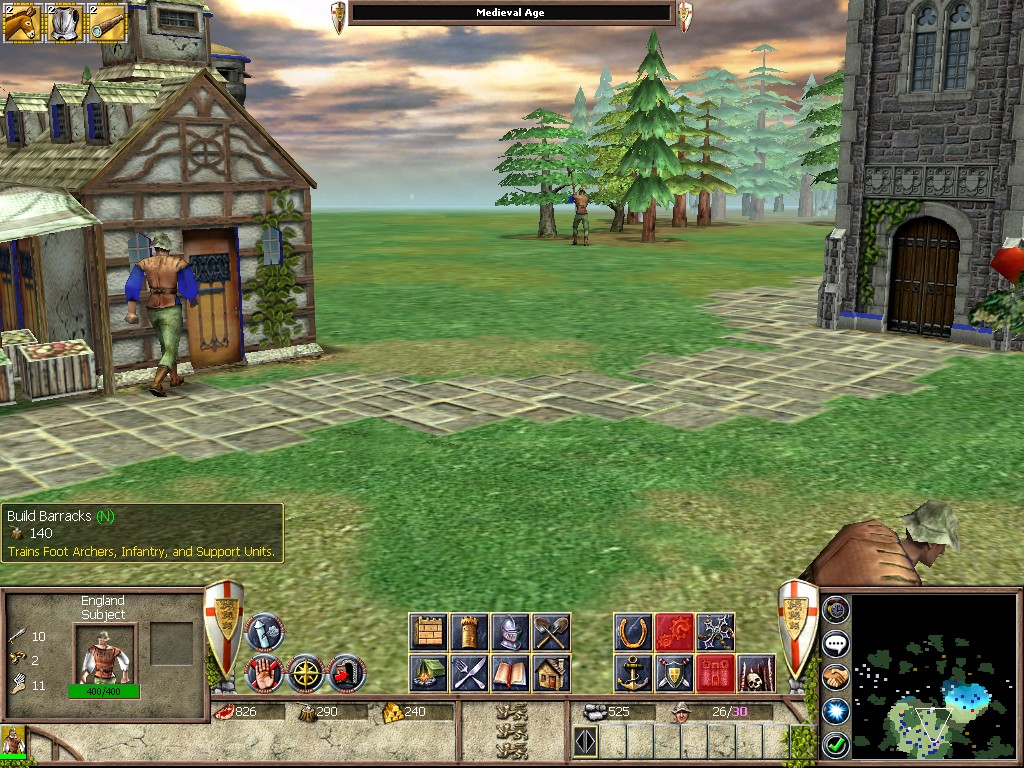Choose the tent and campfire build icon
The image size is (1024, 768).
(x=428, y=673)
